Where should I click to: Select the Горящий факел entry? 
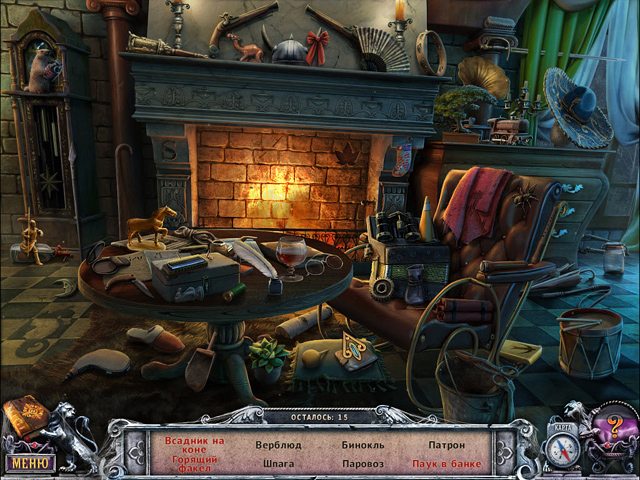[x=193, y=462]
